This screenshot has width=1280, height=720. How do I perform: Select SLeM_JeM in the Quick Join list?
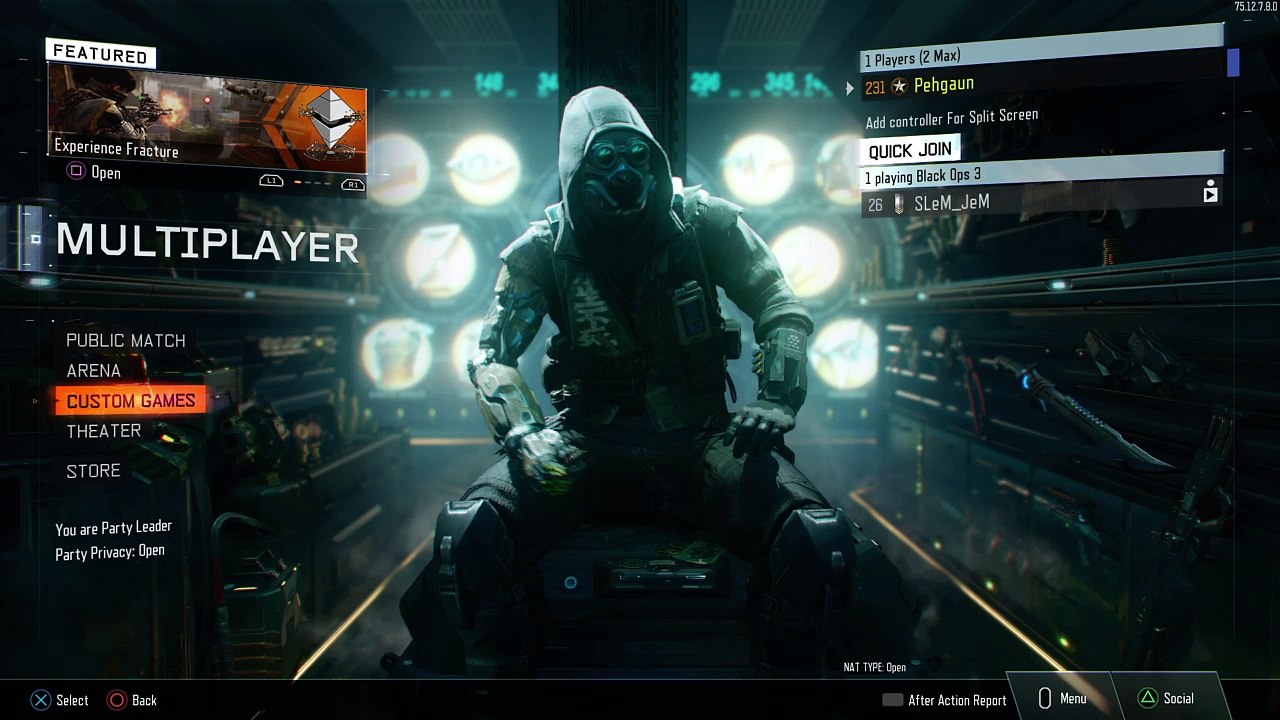click(x=952, y=203)
